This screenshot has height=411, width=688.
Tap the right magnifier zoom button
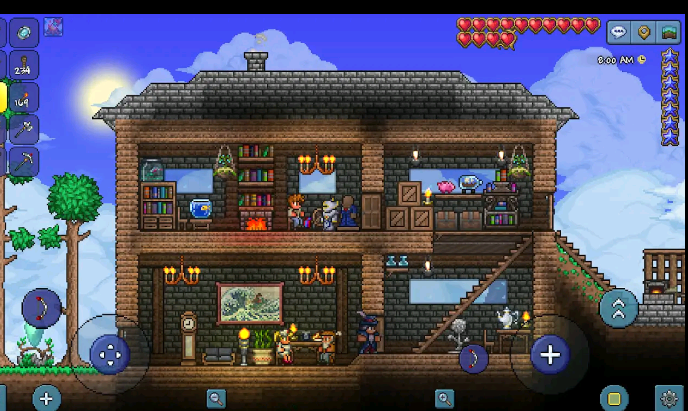445,399
